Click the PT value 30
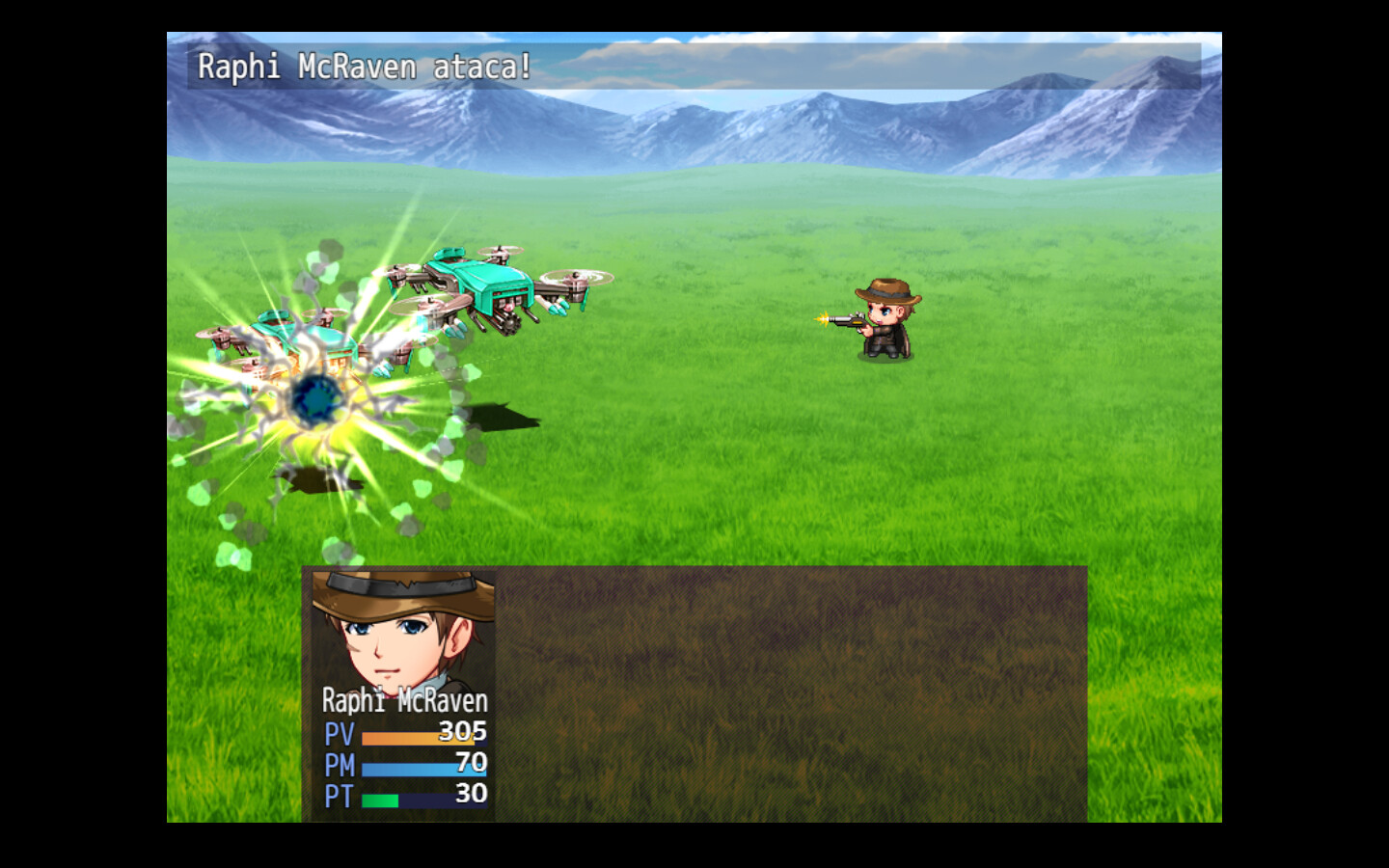Viewport: 1389px width, 868px height. (470, 795)
